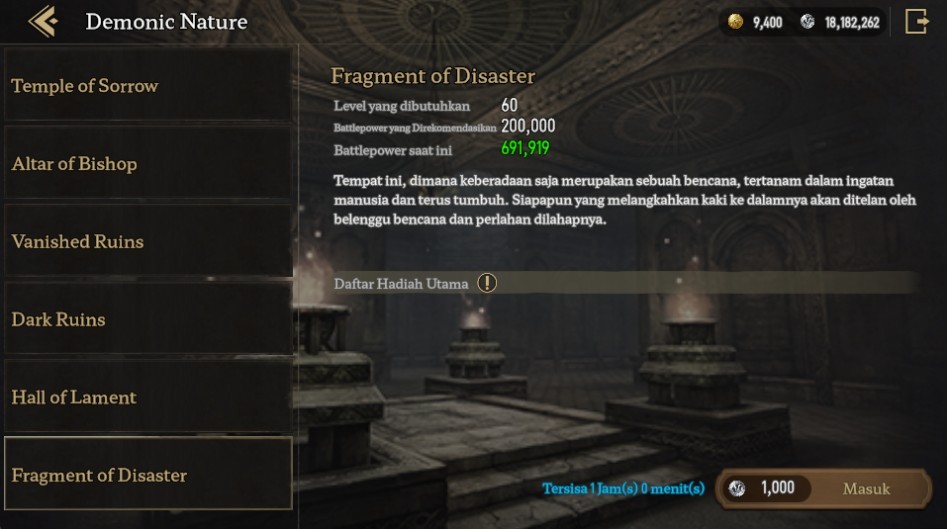Switch to Dark Ruins

148,320
